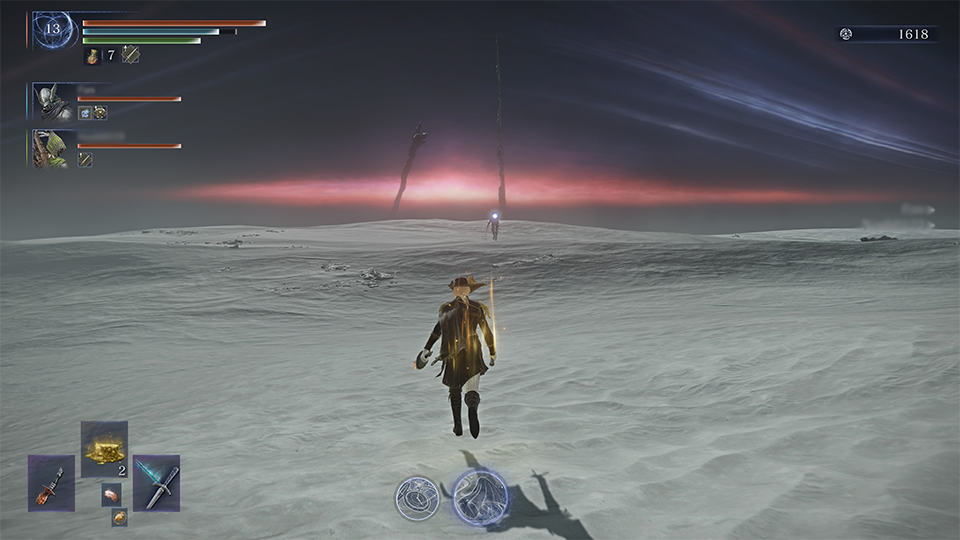Activate the larger glowing circular ability icon
Image resolution: width=960 pixels, height=540 pixels.
(x=478, y=497)
